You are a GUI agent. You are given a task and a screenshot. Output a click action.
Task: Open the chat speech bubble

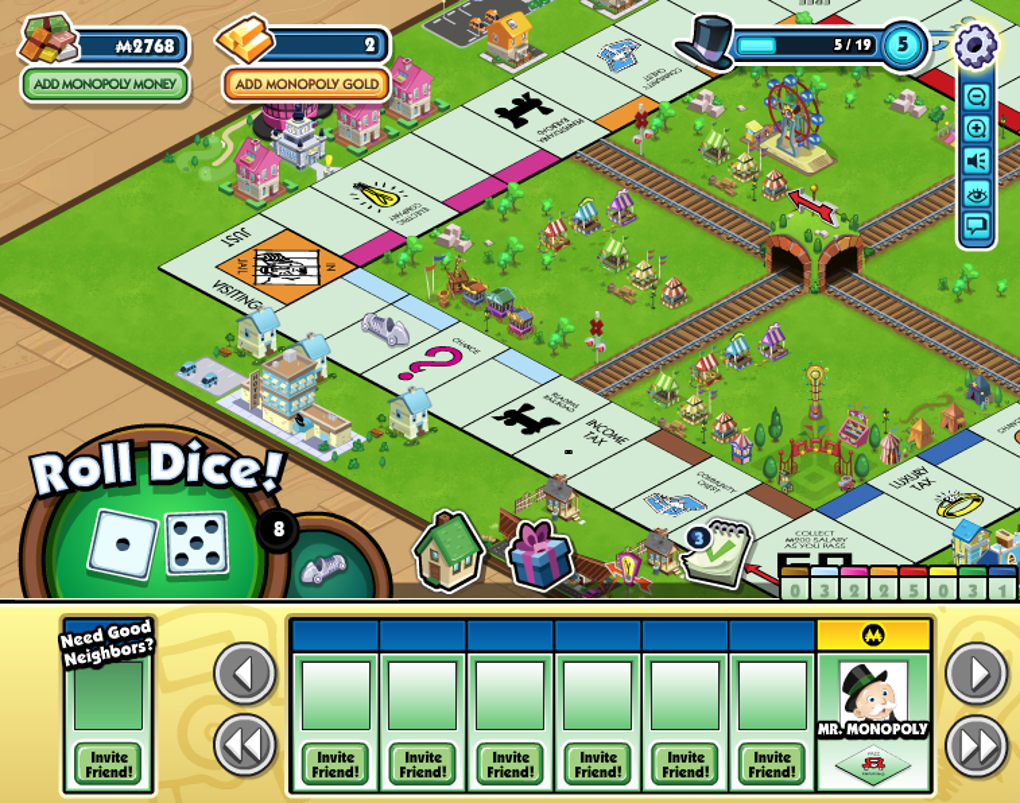(x=977, y=227)
